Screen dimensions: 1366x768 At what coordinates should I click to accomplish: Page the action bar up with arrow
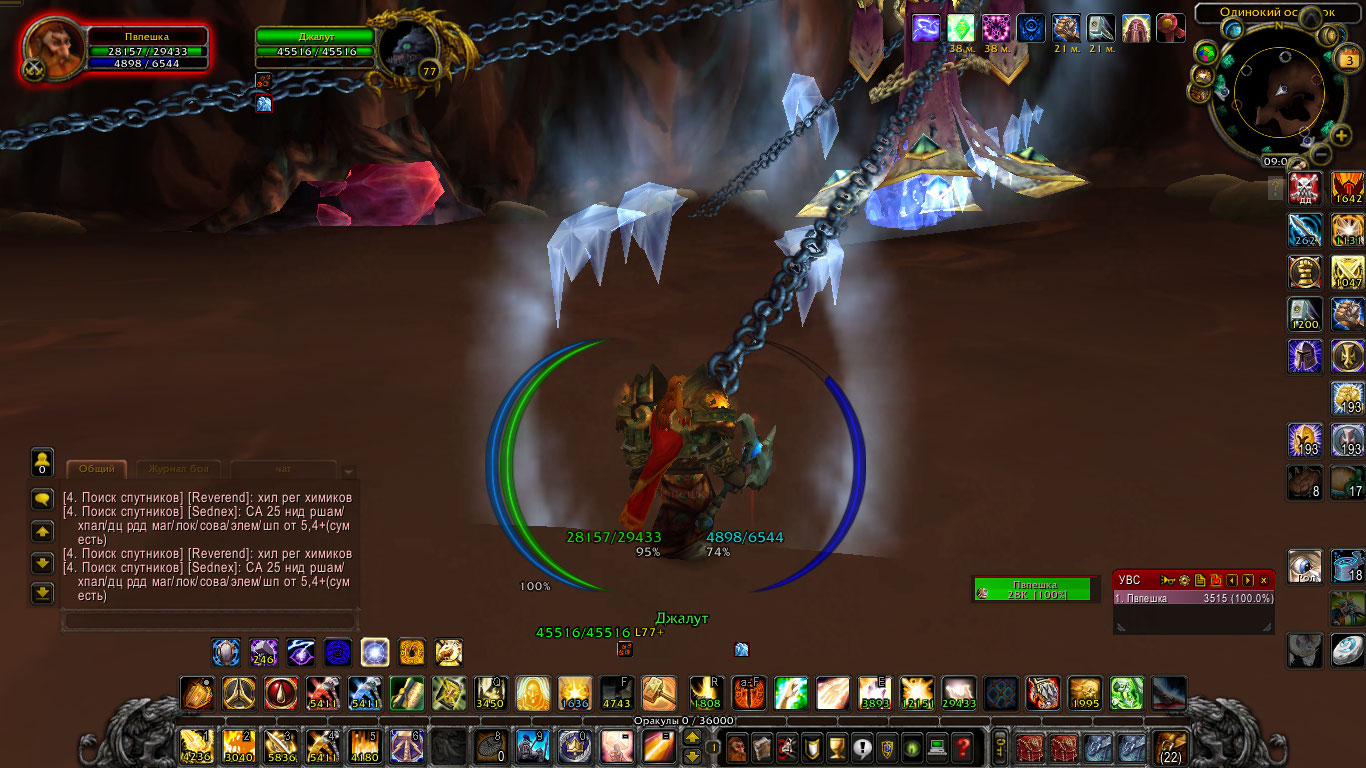(x=692, y=738)
